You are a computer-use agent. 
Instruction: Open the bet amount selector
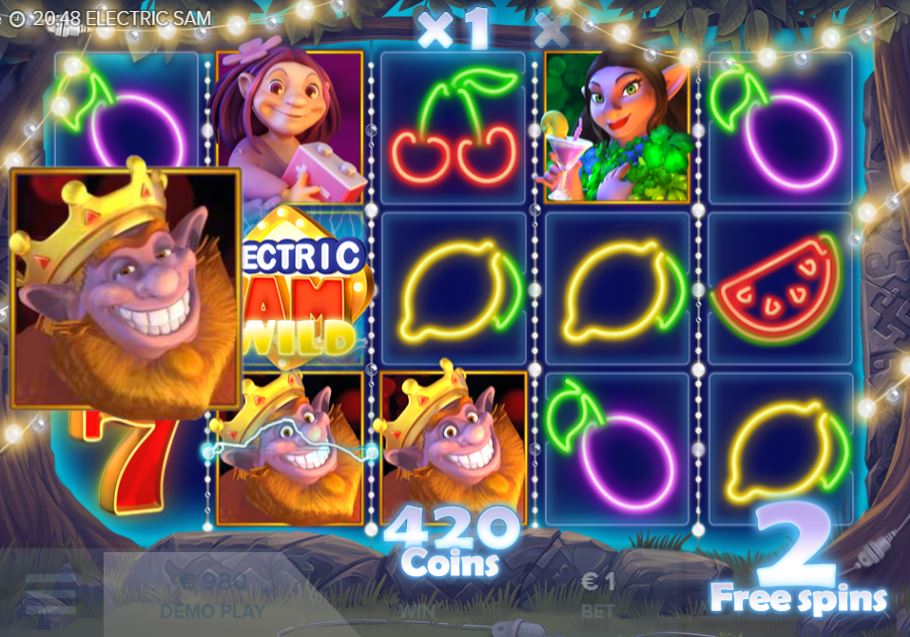tap(599, 595)
